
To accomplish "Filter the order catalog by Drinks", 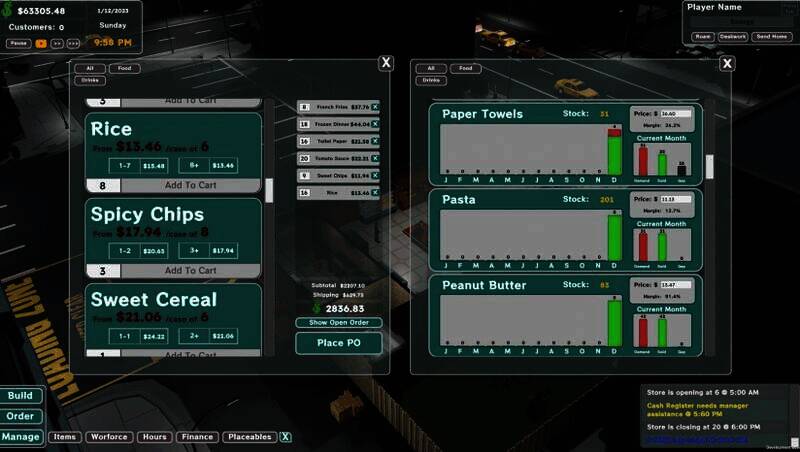I will point(90,80).
